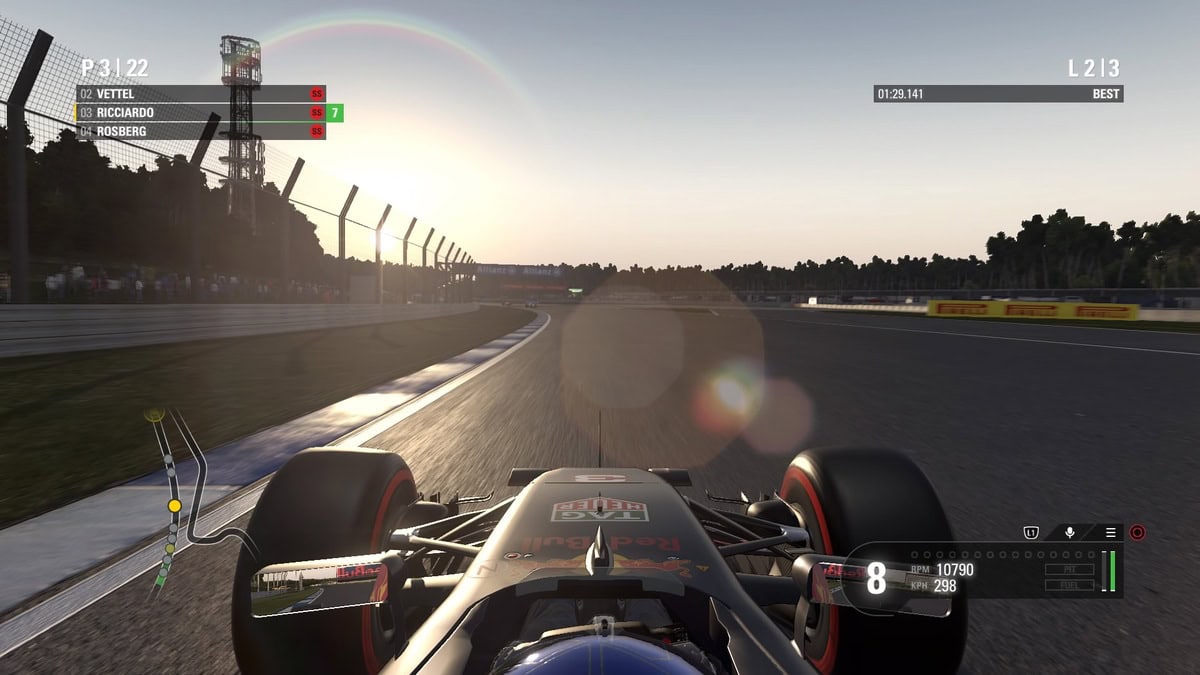Select Rosberg's row in the standings
The width and height of the screenshot is (1200, 675).
click(200, 131)
